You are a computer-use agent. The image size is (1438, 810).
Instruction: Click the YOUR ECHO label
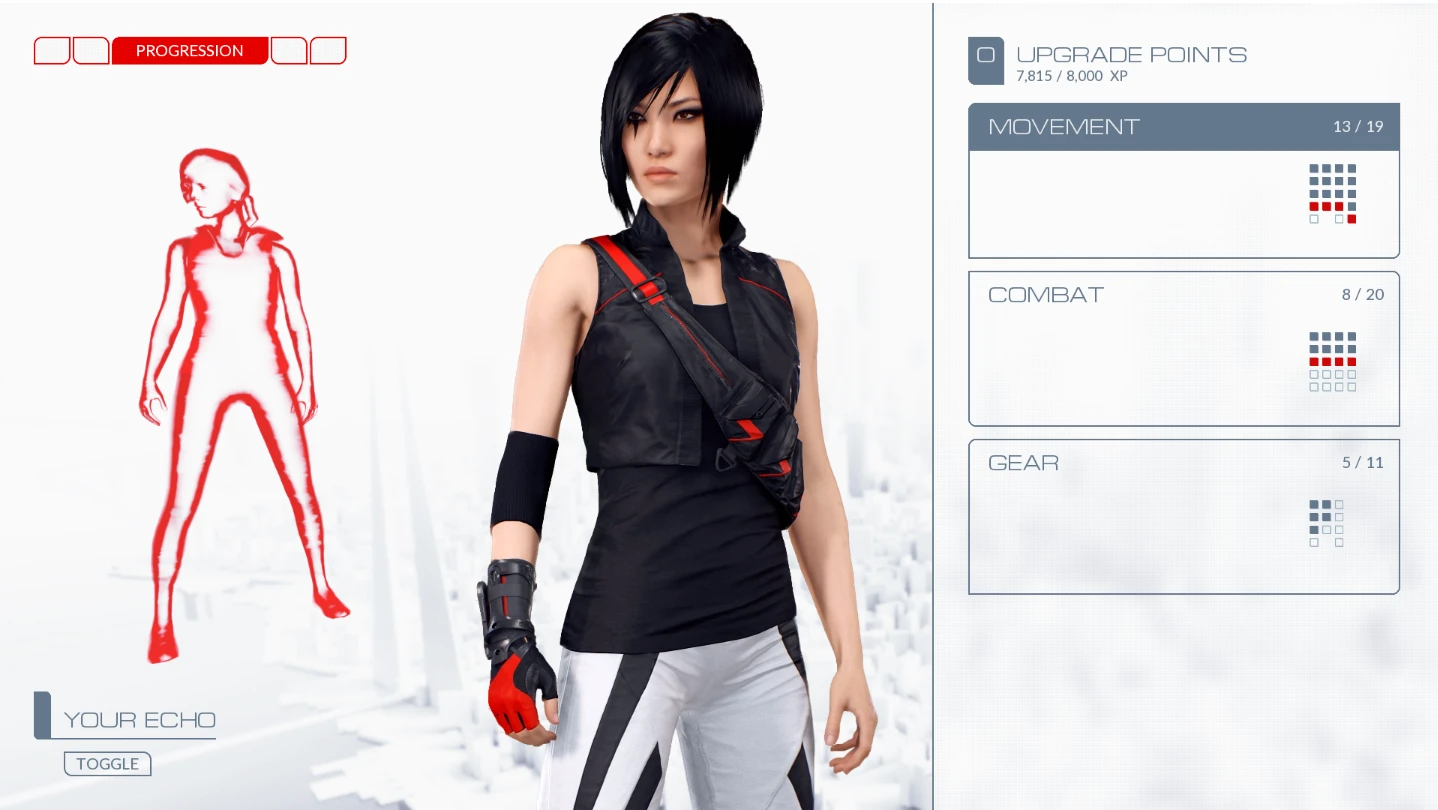(139, 719)
